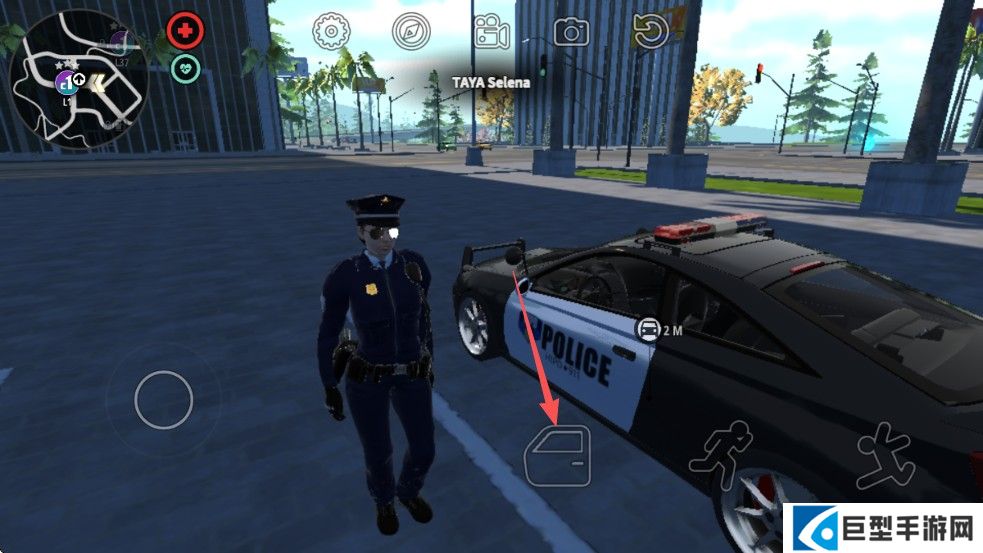Take a photo with the camera icon

pyautogui.click(x=571, y=32)
